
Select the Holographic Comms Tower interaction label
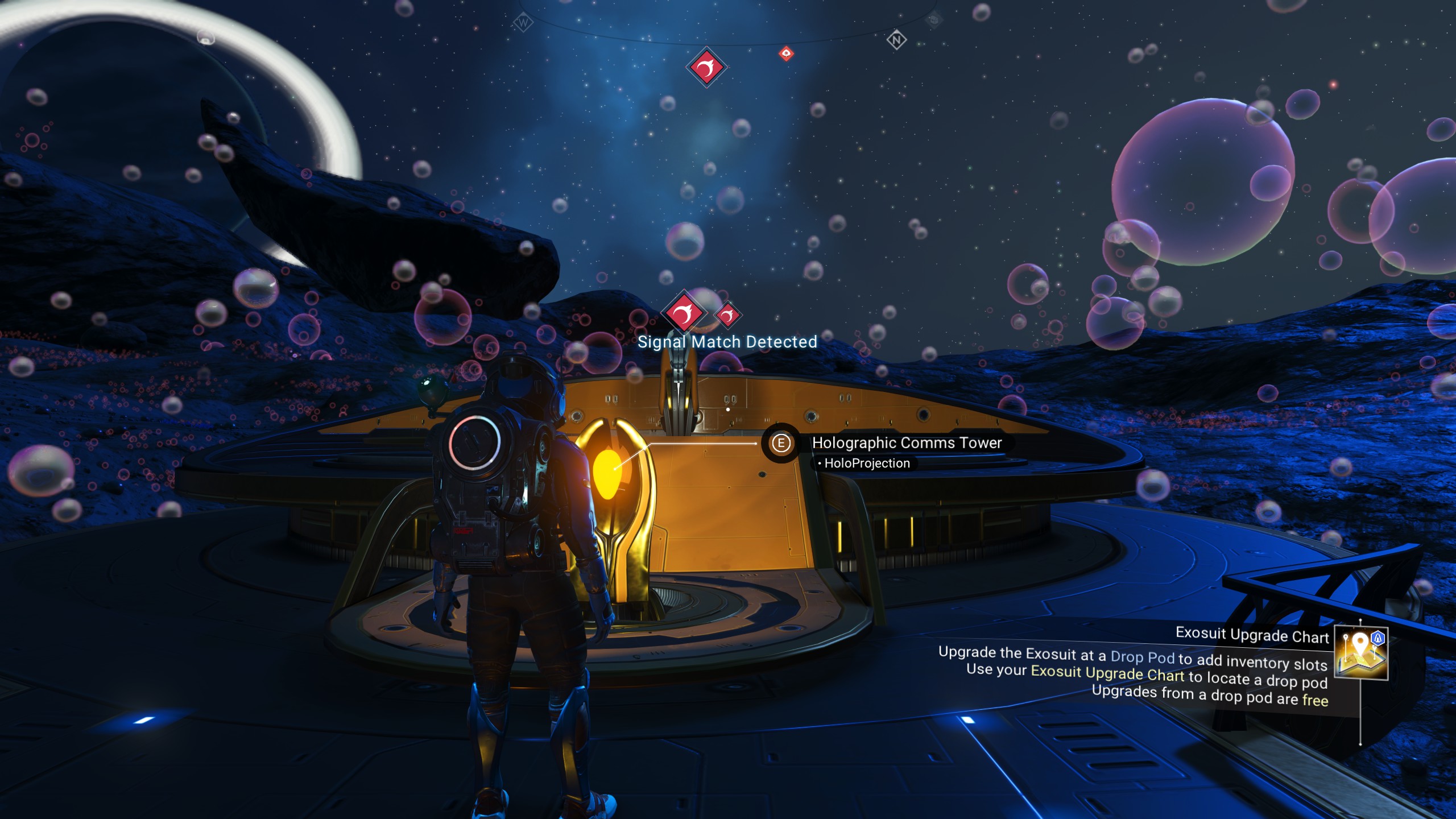(906, 442)
